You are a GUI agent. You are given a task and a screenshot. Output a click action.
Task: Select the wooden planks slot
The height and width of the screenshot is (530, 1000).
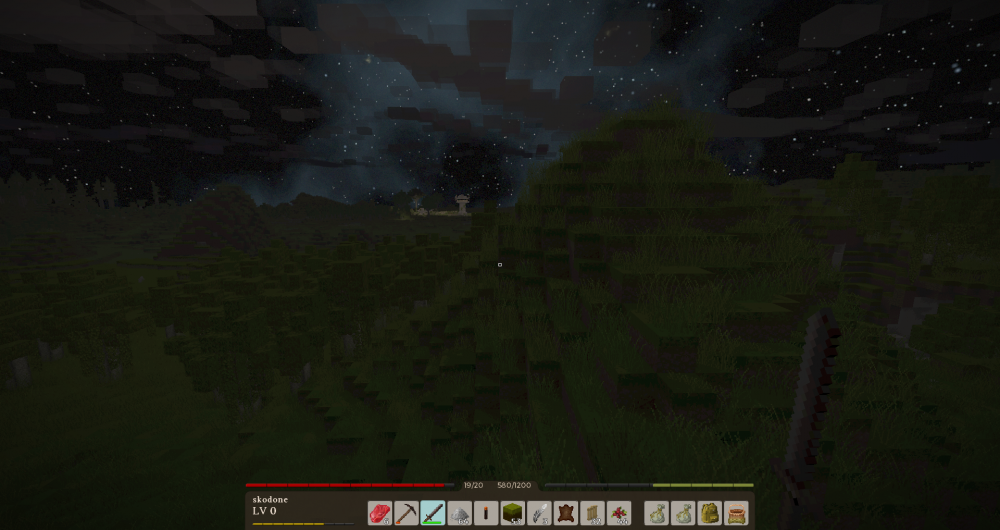[593, 513]
